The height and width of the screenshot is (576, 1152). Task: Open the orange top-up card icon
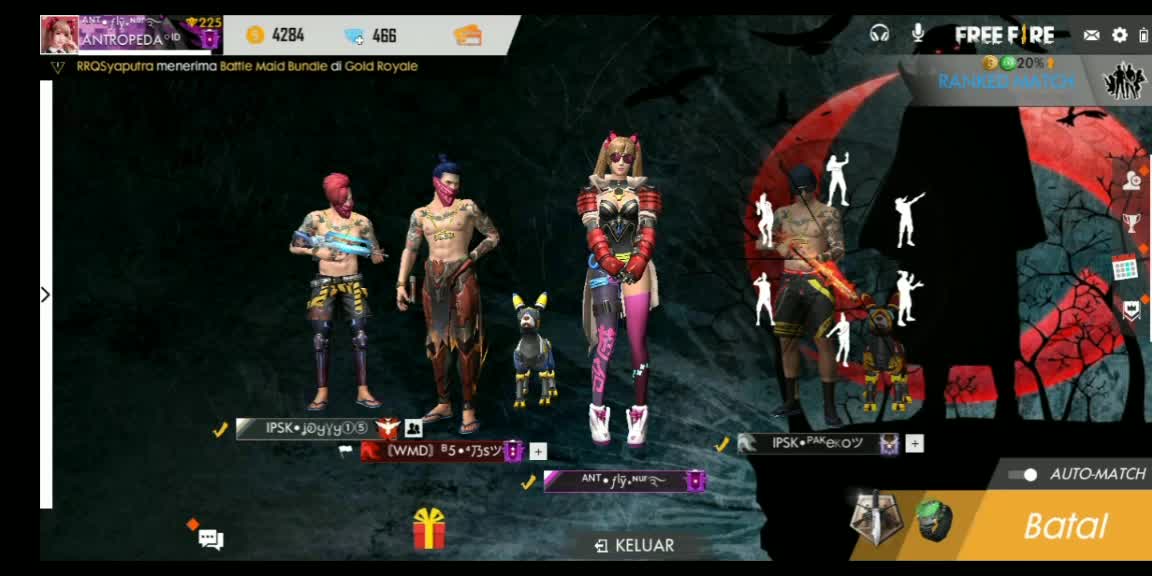click(467, 35)
